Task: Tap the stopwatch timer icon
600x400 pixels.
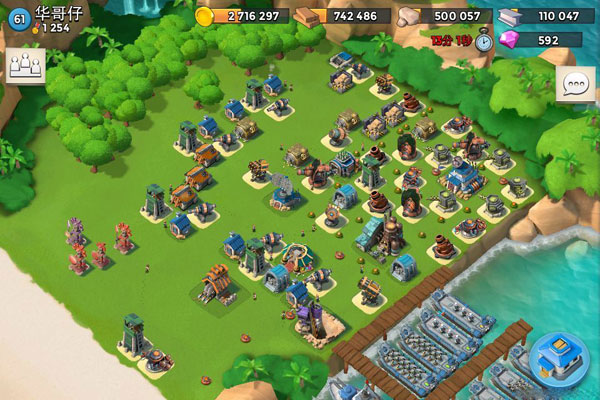Action: coord(485,40)
